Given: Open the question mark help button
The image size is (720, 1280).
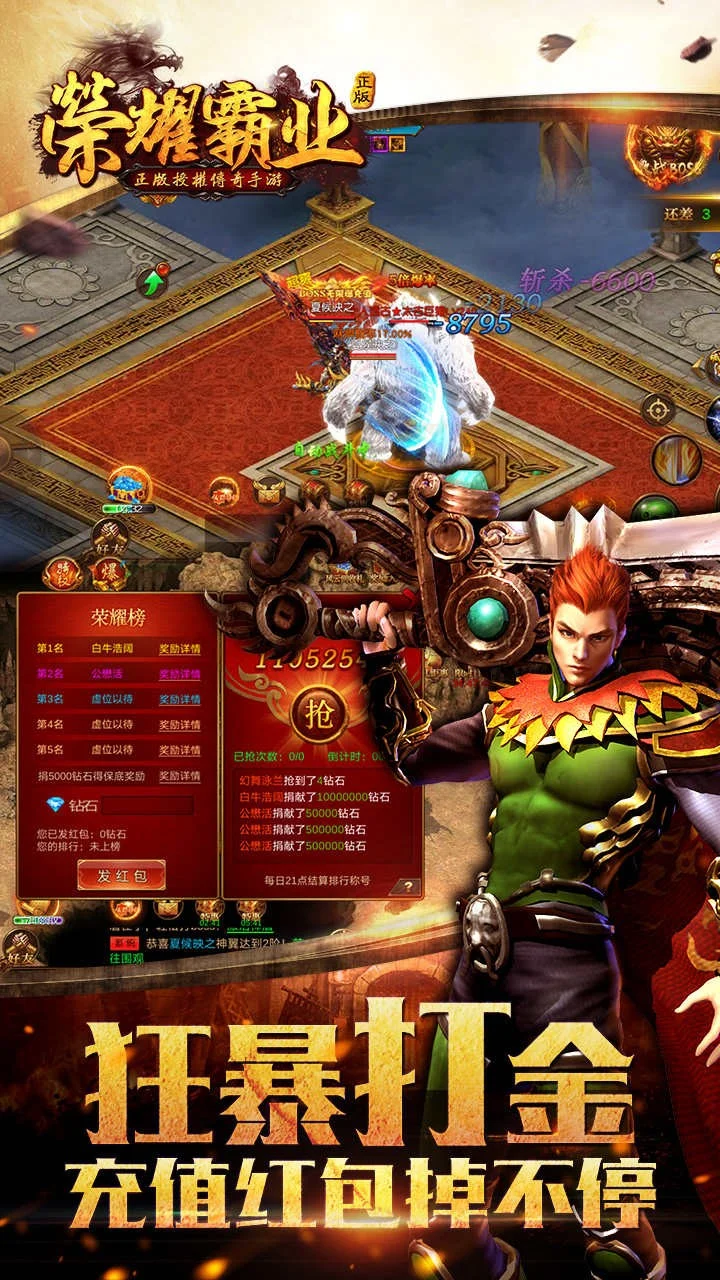Looking at the screenshot, I should pyautogui.click(x=407, y=886).
